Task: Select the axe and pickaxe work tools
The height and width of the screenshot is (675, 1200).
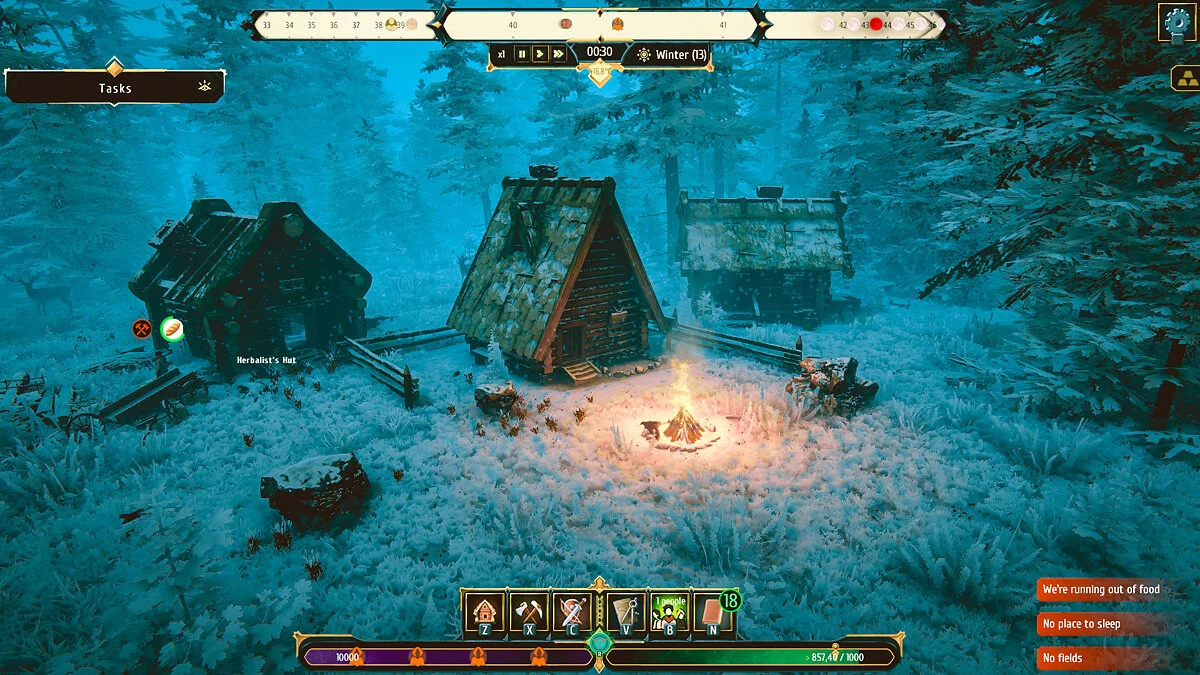Action: point(528,612)
